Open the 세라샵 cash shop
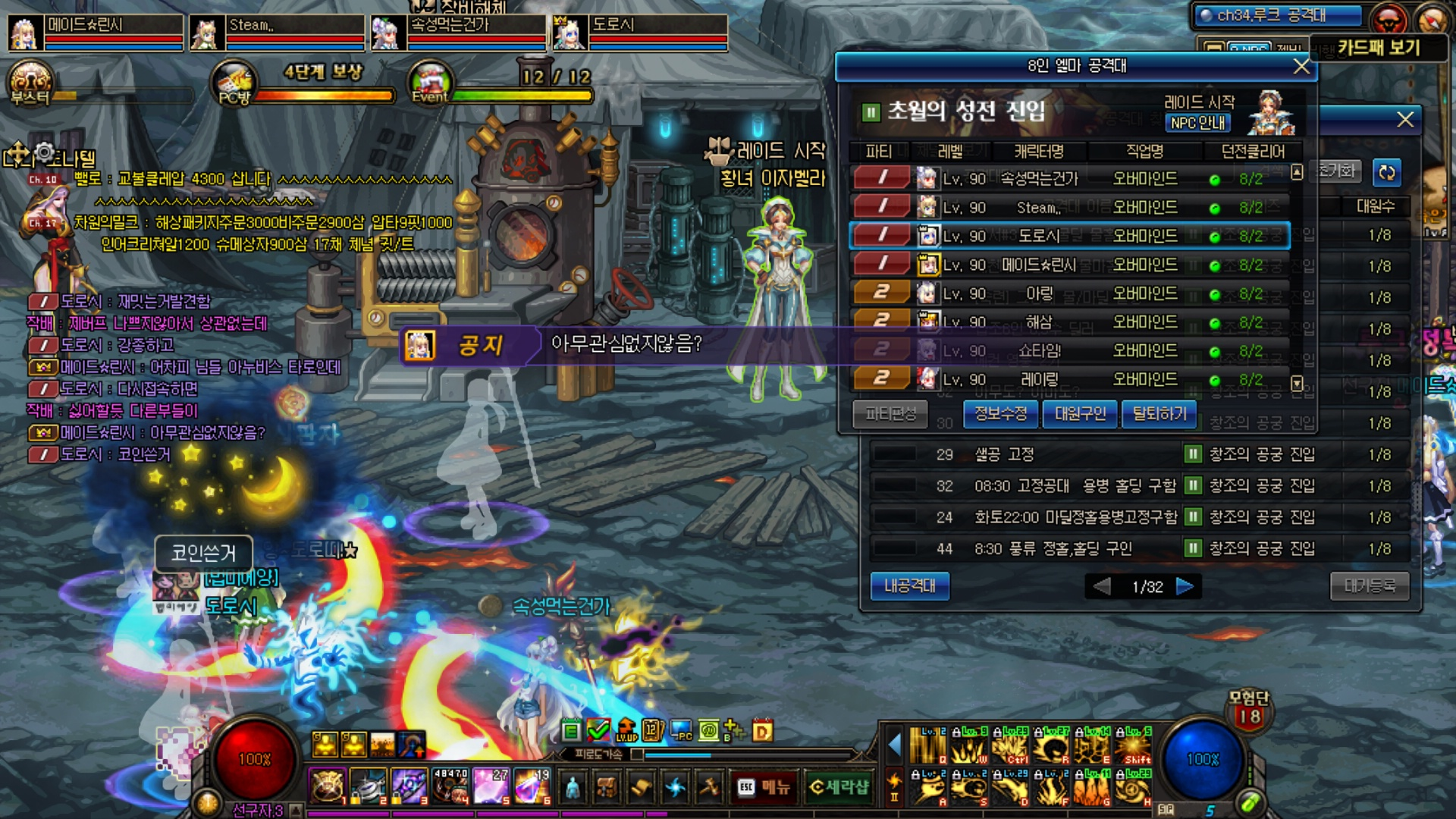1456x819 pixels. click(839, 788)
